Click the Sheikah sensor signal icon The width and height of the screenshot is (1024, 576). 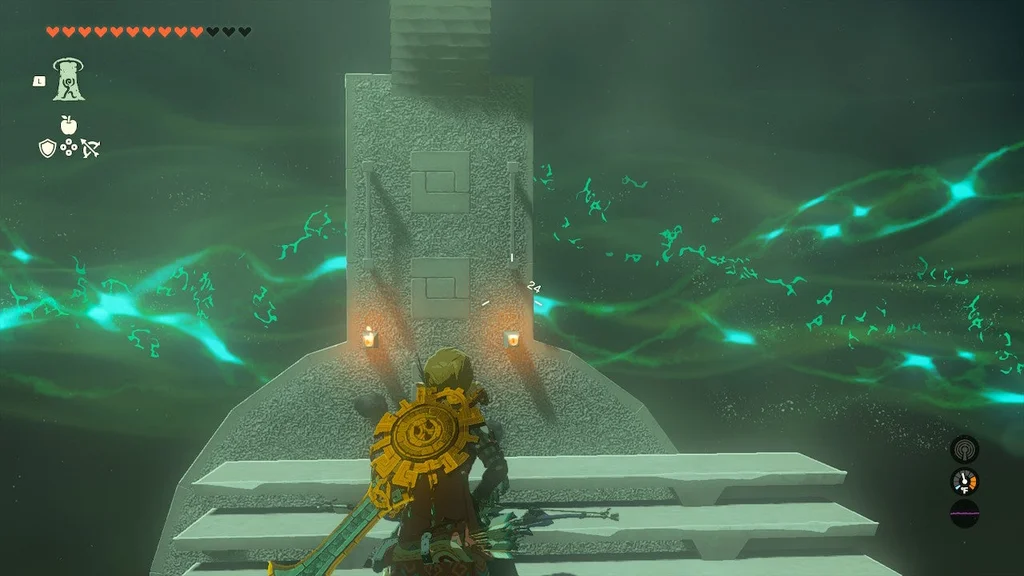pyautogui.click(x=964, y=449)
